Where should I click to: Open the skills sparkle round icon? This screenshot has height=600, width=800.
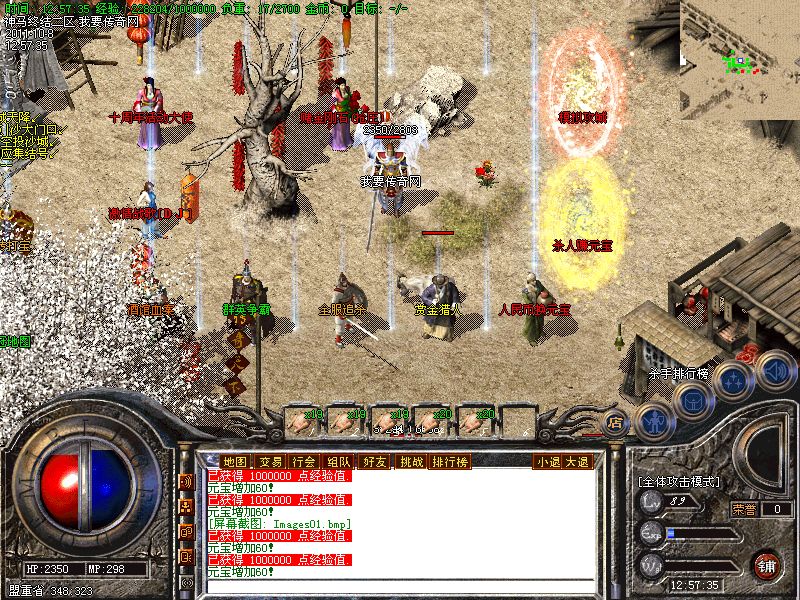(x=734, y=380)
